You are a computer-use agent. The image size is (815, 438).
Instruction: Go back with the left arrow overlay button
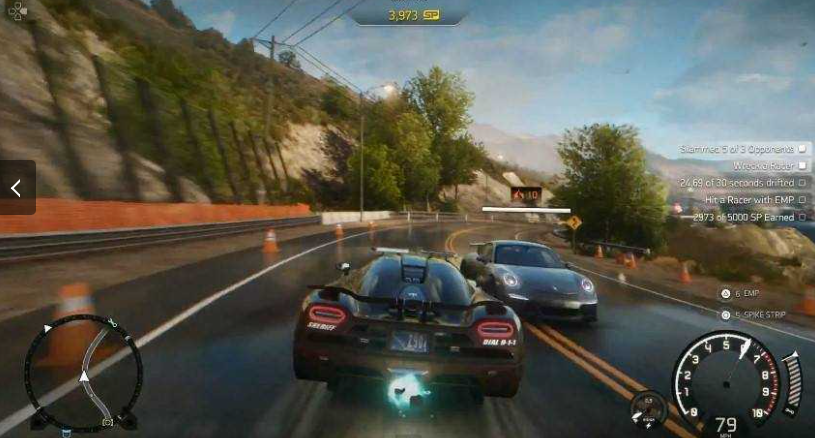click(x=17, y=188)
